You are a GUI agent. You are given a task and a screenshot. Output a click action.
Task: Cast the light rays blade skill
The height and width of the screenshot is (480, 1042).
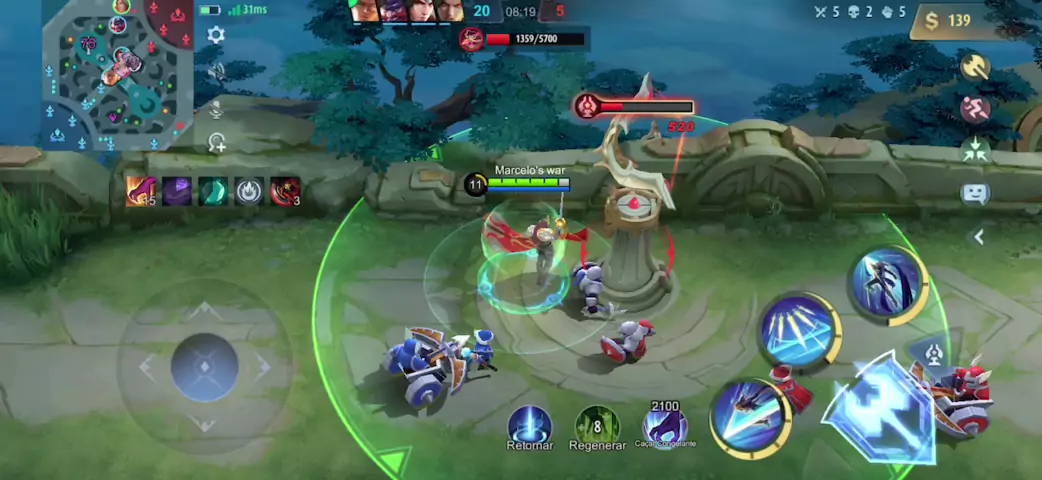pyautogui.click(x=797, y=331)
